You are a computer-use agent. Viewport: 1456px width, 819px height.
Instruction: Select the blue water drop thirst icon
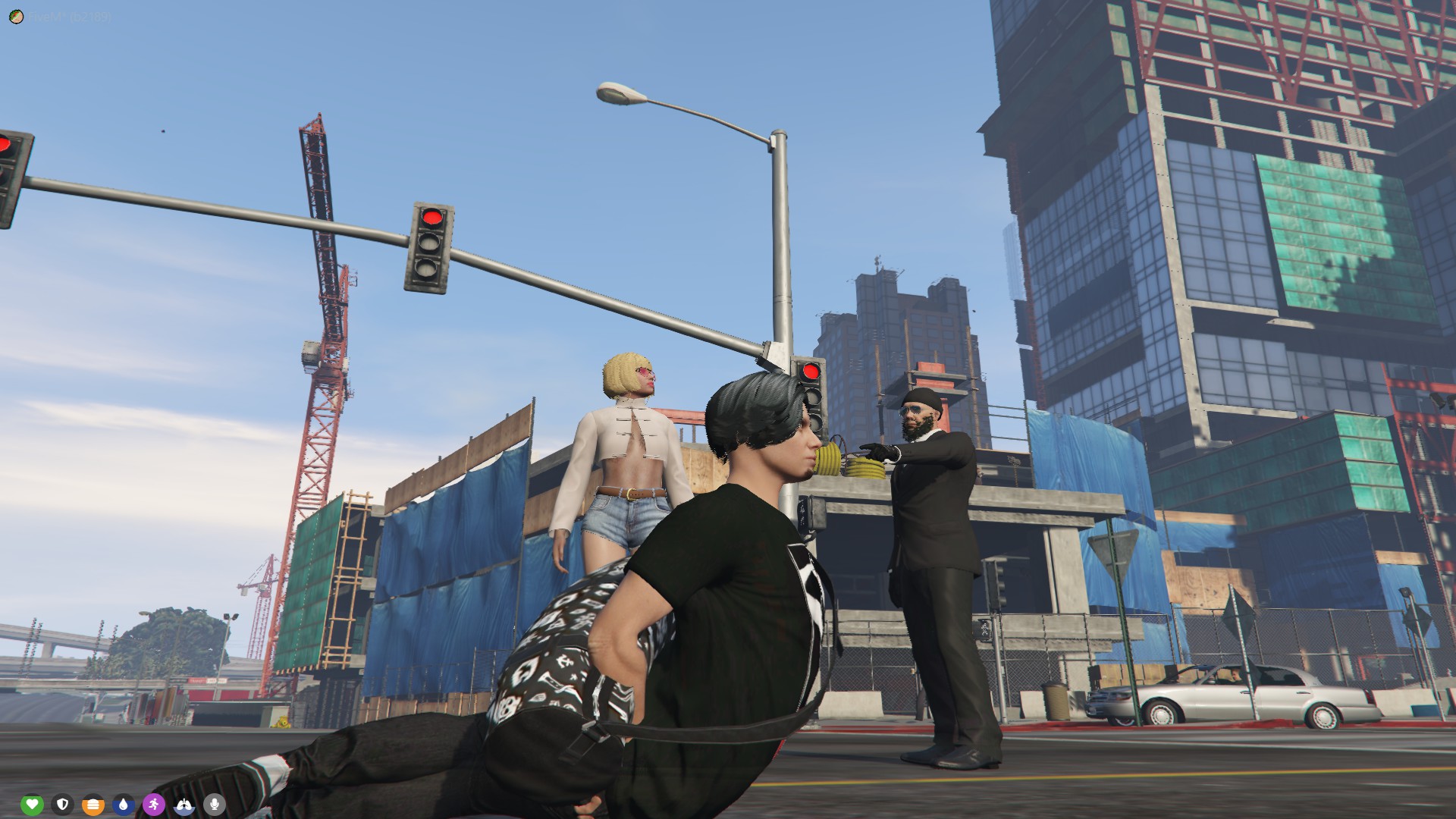click(124, 804)
